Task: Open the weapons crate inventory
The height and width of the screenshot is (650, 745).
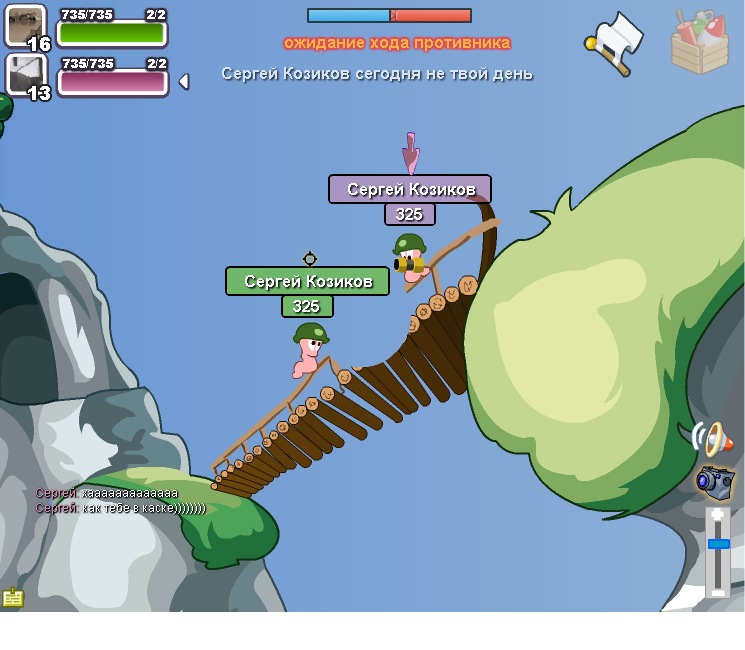Action: tap(700, 42)
